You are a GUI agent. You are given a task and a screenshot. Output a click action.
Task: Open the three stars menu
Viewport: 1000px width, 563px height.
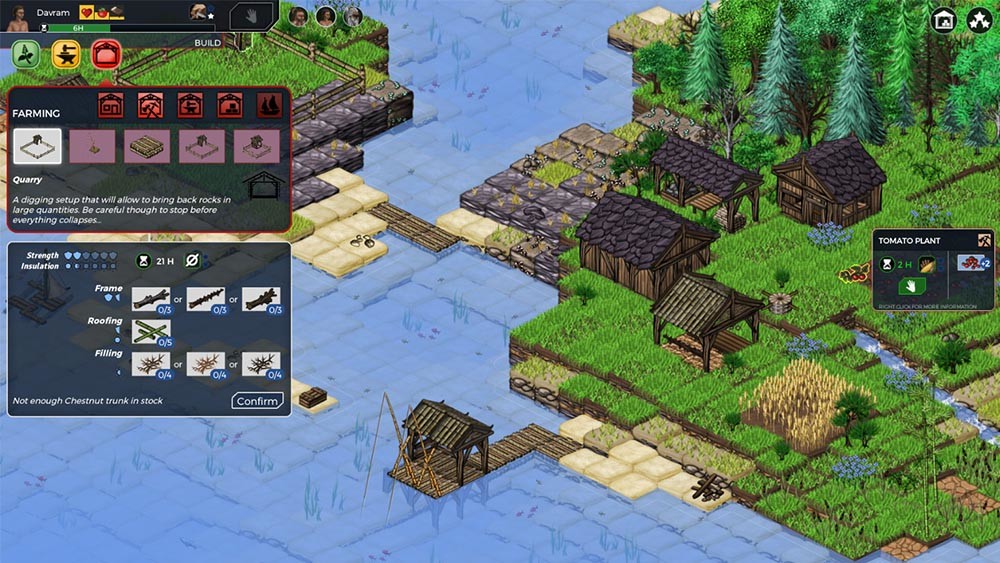point(979,20)
